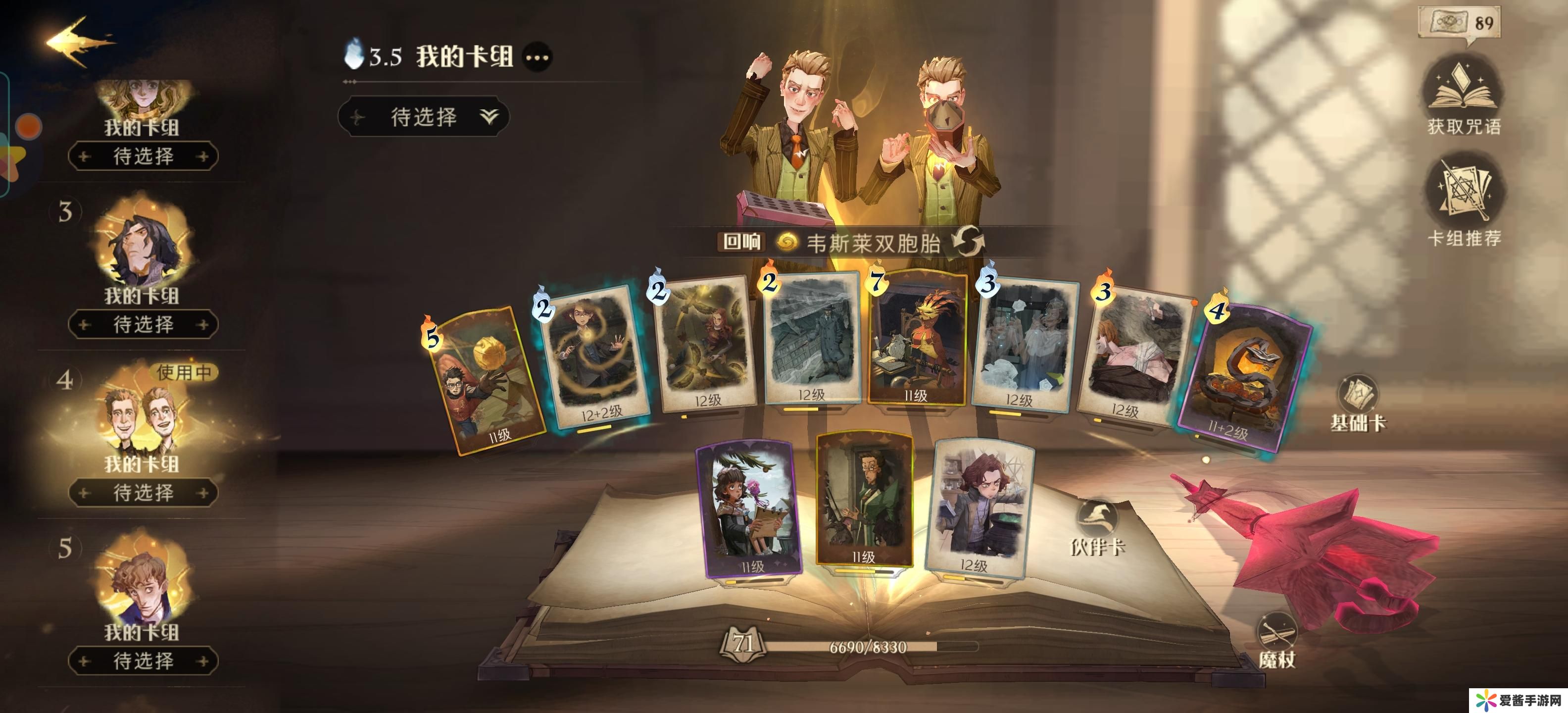Switch to 基础卡 basic cards
The width and height of the screenshot is (1568, 713).
tap(1358, 402)
